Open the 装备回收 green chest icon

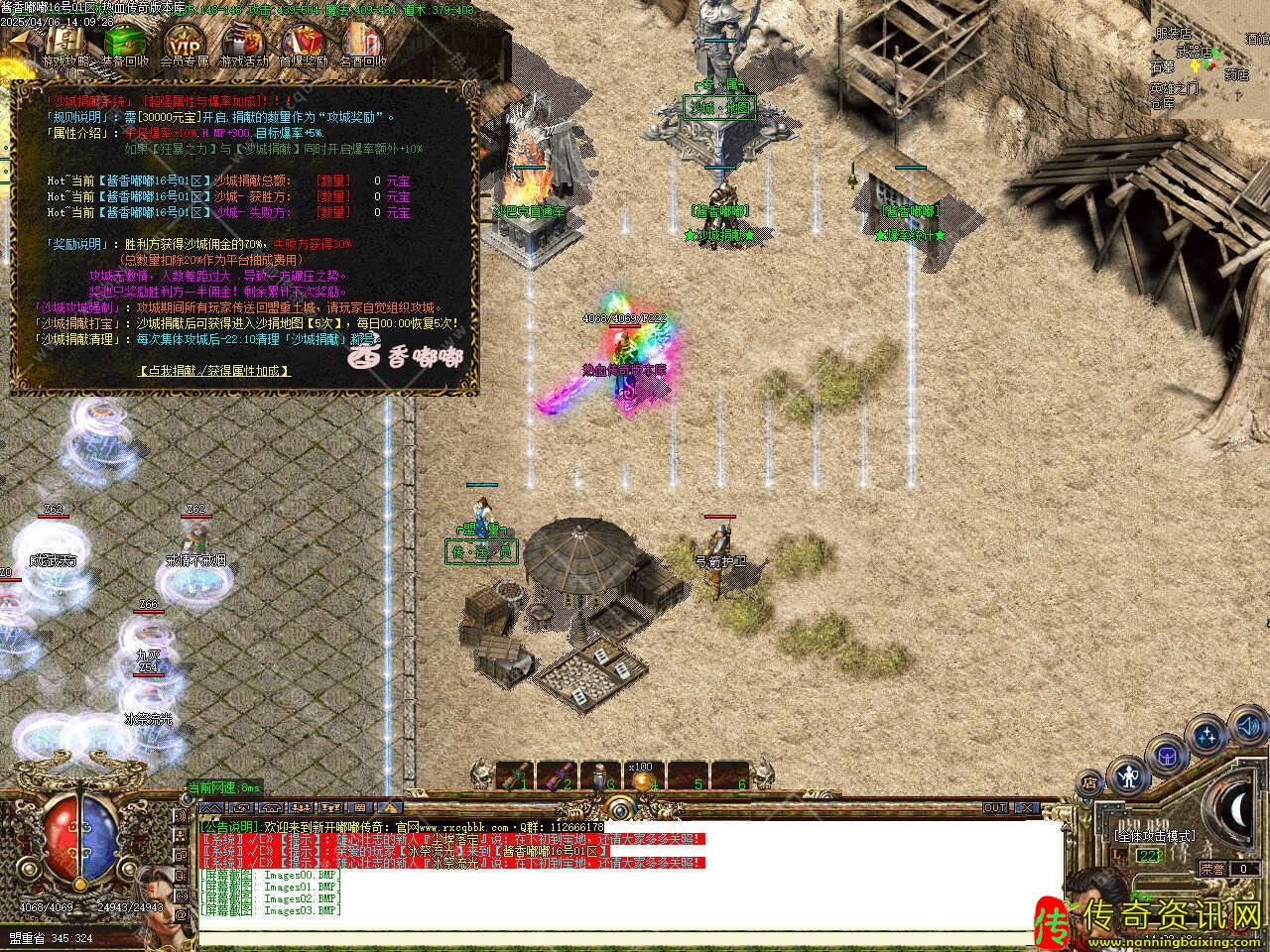tap(125, 42)
